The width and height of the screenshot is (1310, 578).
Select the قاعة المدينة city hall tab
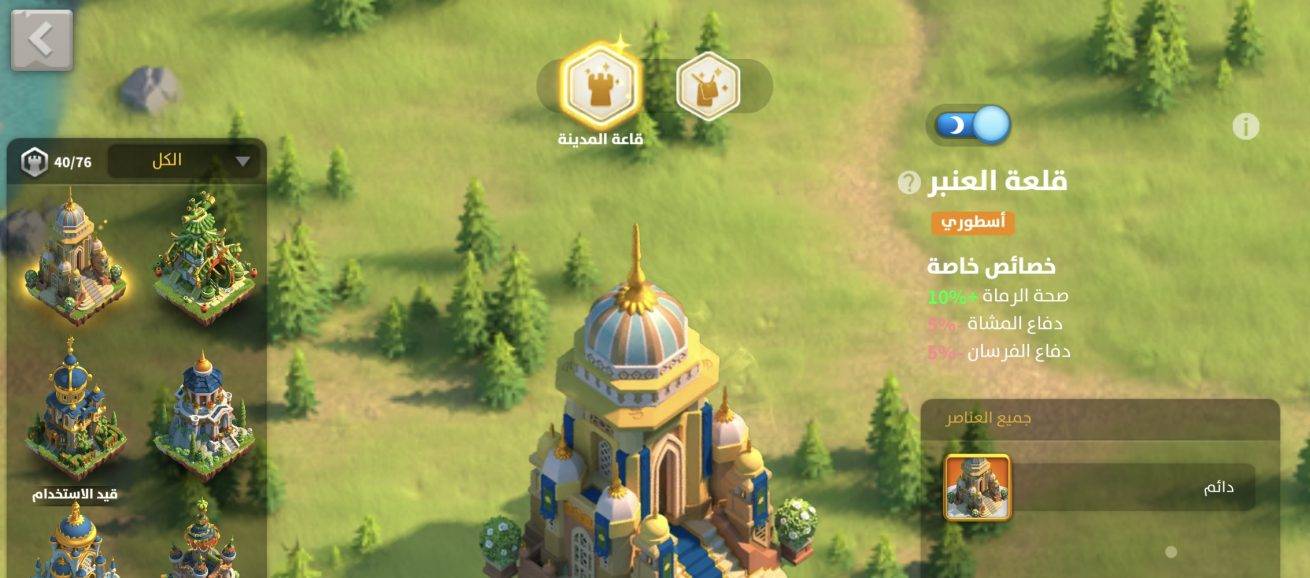coord(600,86)
